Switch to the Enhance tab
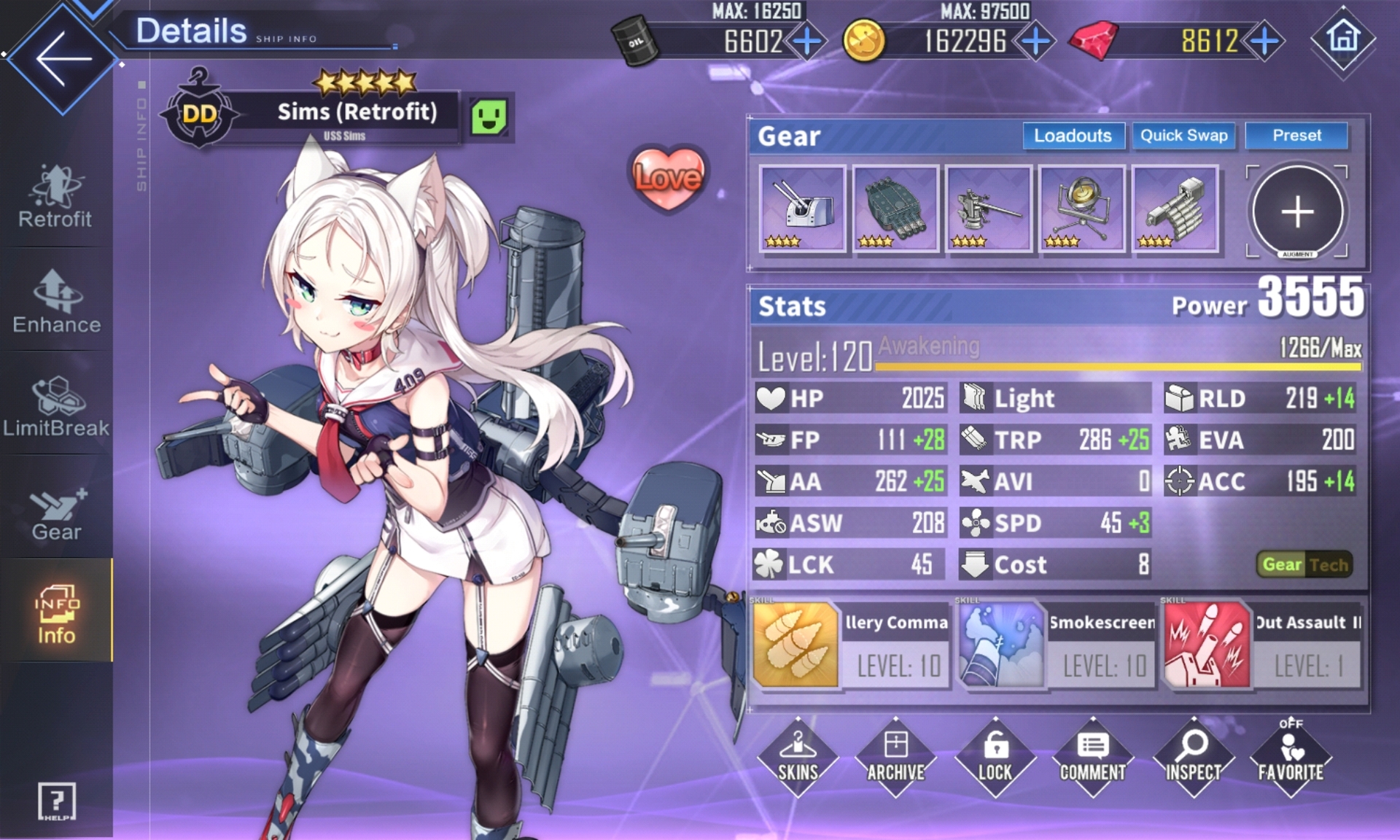This screenshot has height=840, width=1400. 56,302
